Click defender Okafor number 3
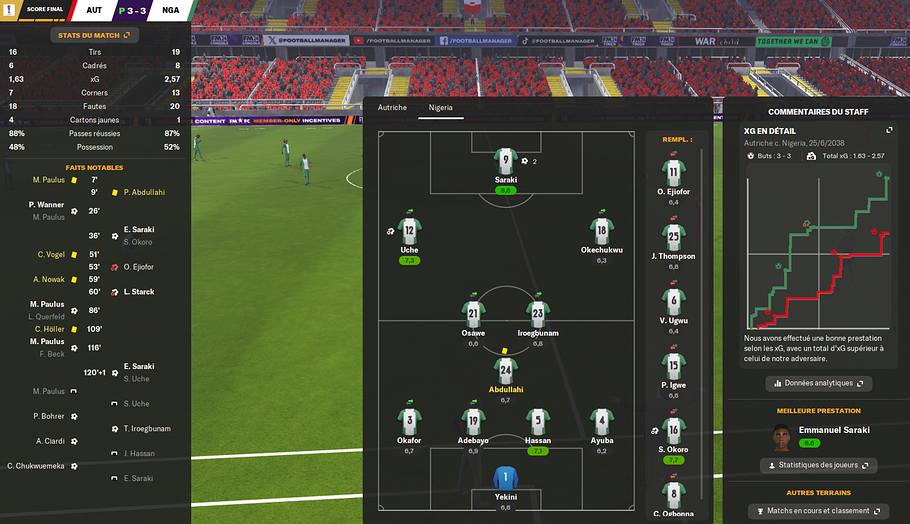The height and width of the screenshot is (524, 910). [409, 420]
